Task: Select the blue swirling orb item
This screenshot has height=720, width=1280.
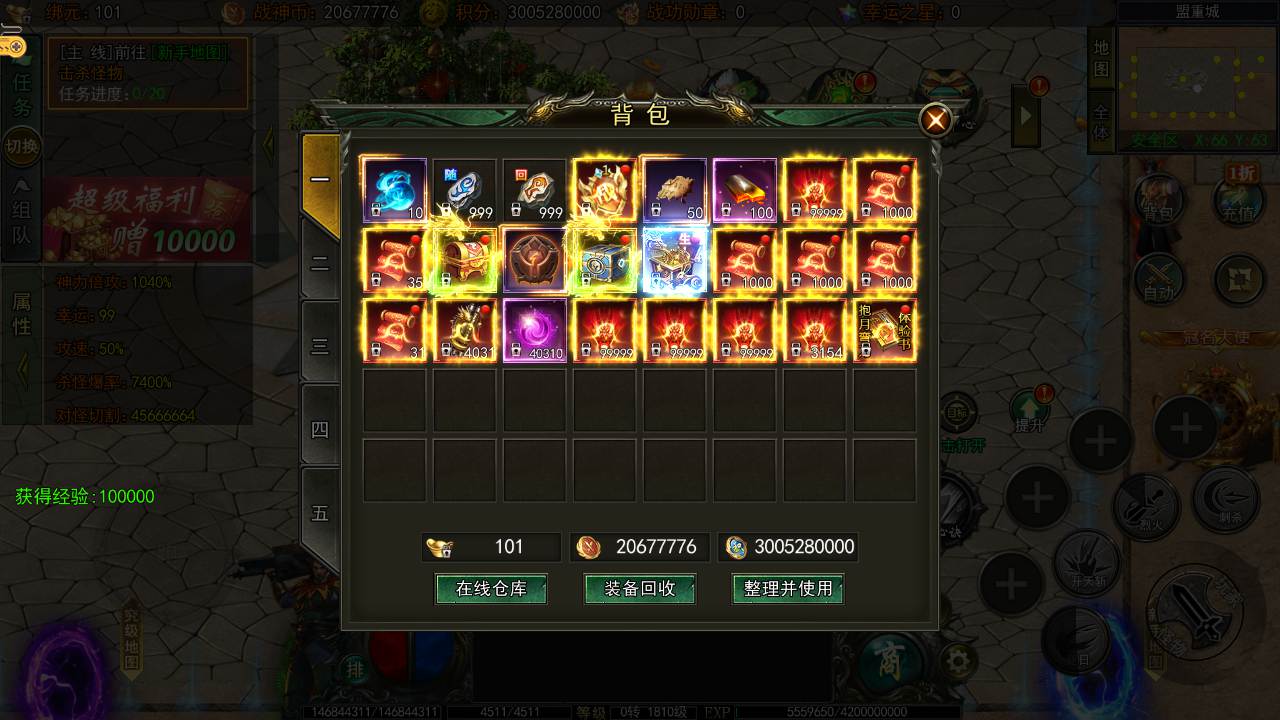Action: [394, 190]
